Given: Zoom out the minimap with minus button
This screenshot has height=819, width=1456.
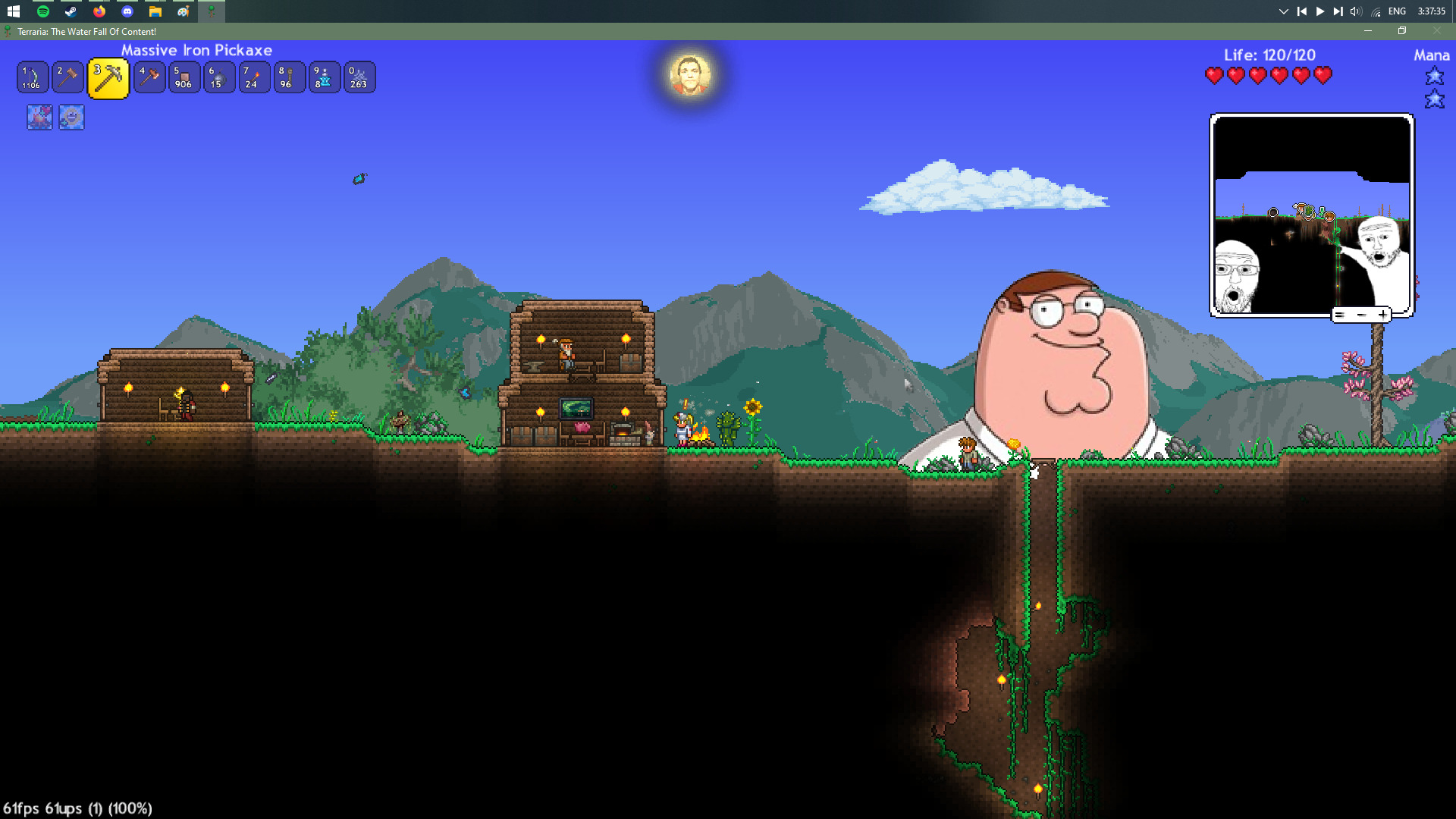Looking at the screenshot, I should tap(1361, 315).
